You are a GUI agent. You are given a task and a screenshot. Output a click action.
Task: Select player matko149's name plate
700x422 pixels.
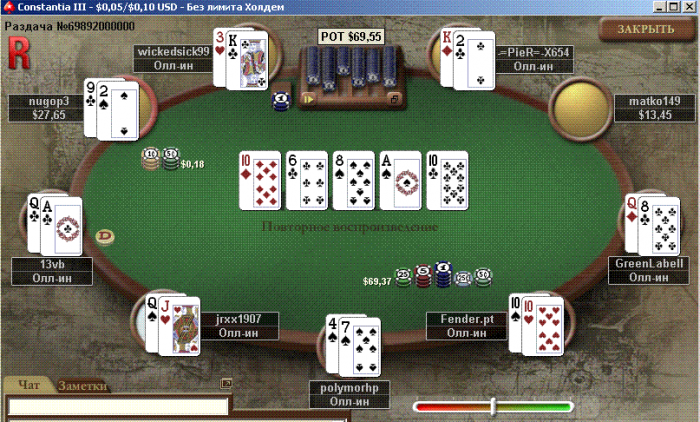coord(655,108)
